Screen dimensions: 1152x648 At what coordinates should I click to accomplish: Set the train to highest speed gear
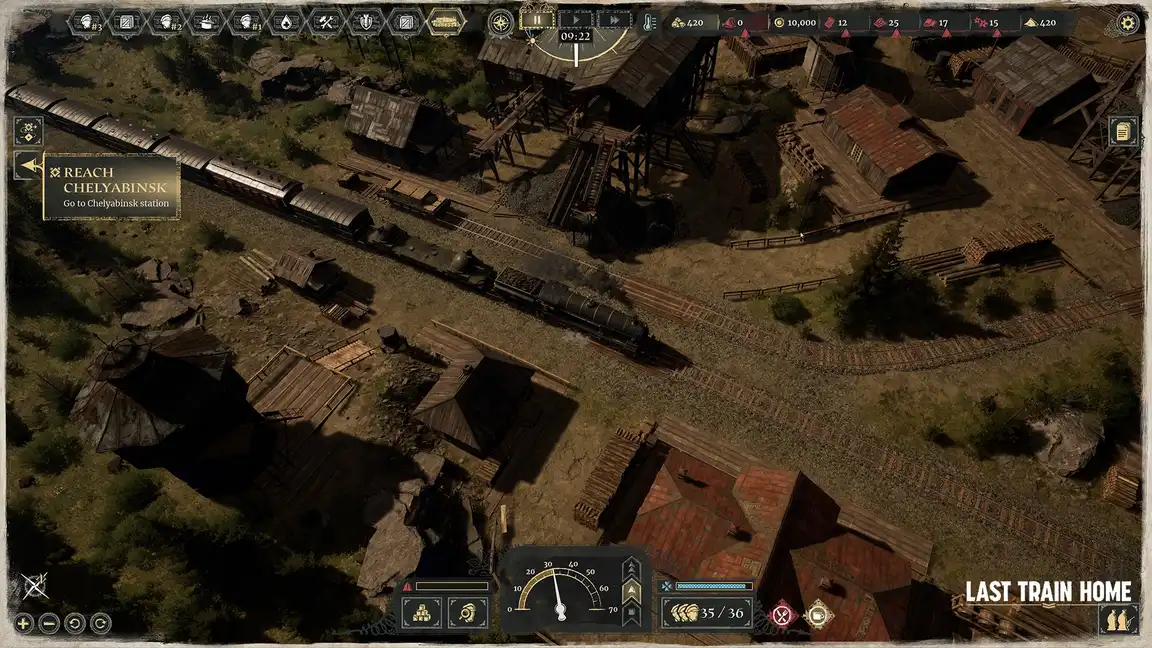point(631,568)
